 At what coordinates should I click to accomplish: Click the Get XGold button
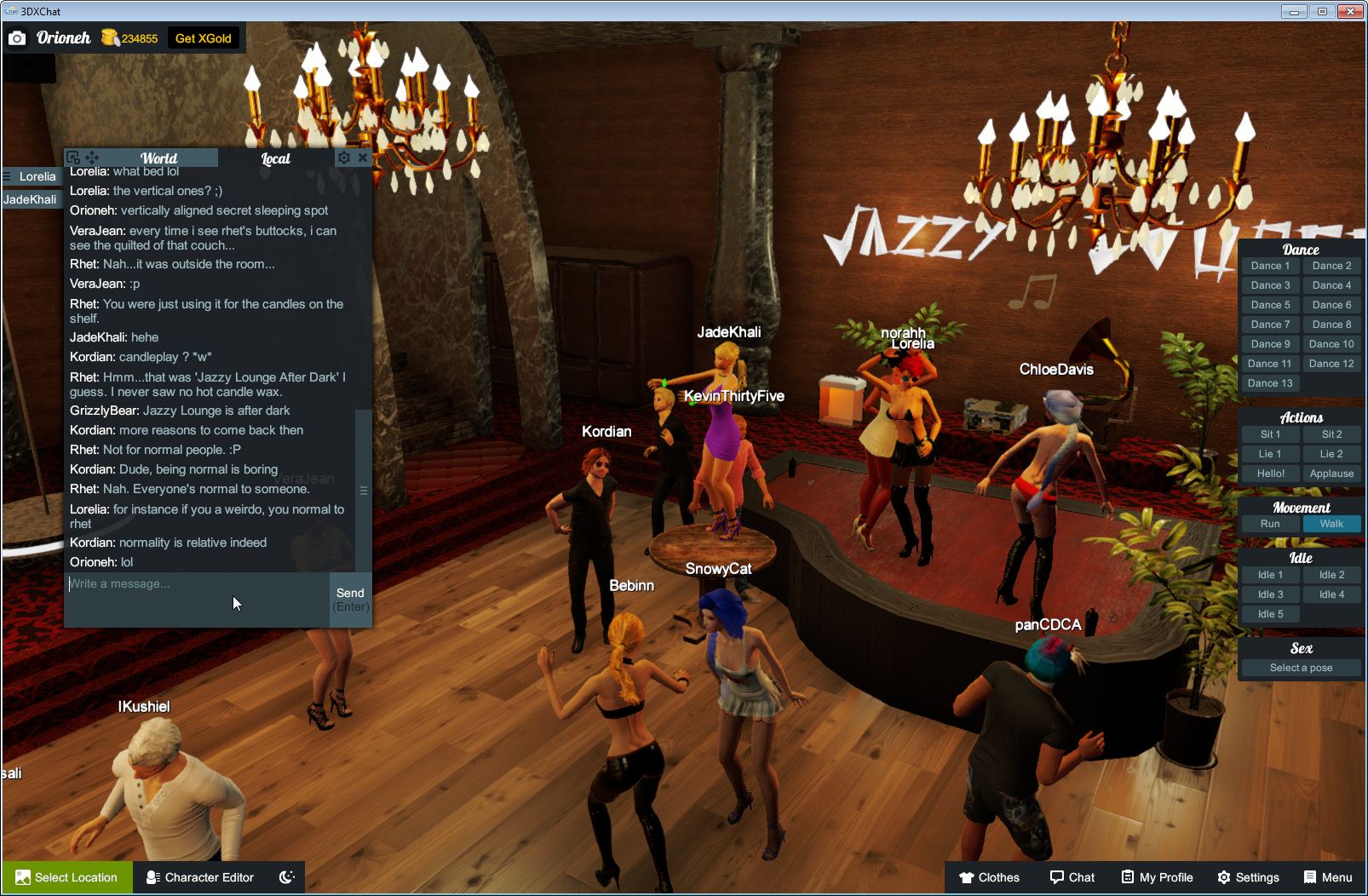tap(204, 37)
